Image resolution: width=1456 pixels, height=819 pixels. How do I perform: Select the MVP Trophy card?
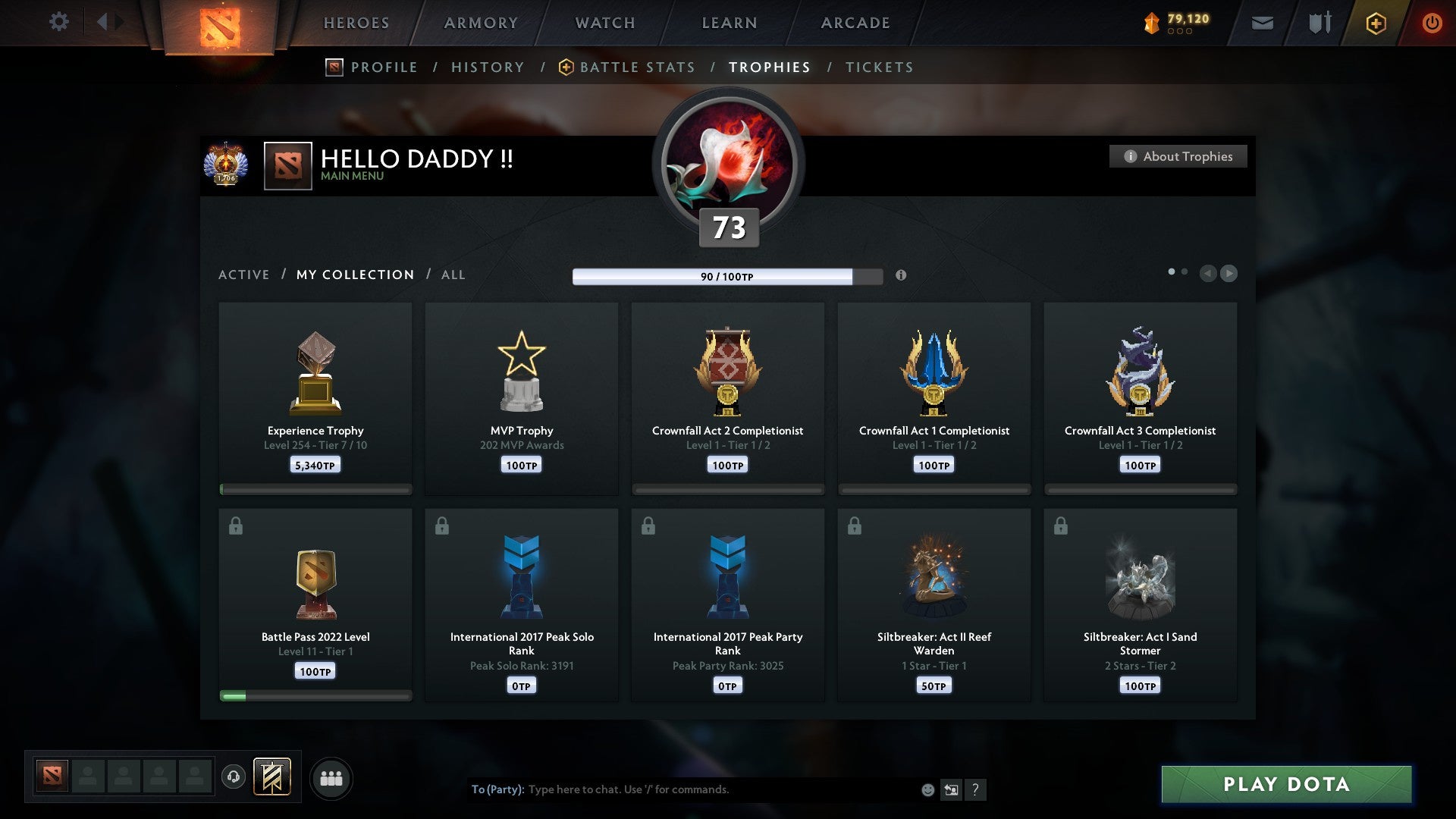(522, 394)
